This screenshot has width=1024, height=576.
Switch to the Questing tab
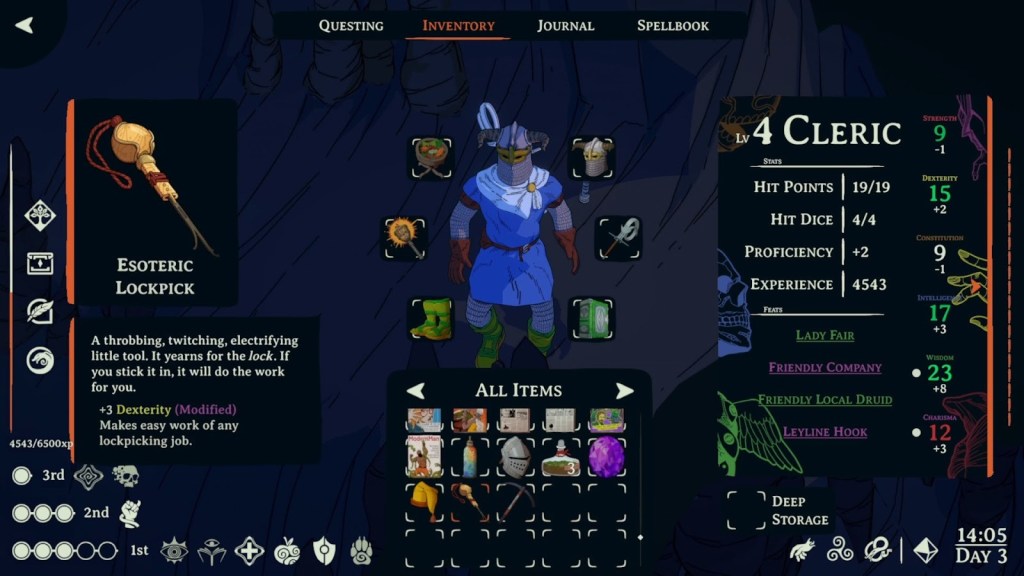point(351,25)
